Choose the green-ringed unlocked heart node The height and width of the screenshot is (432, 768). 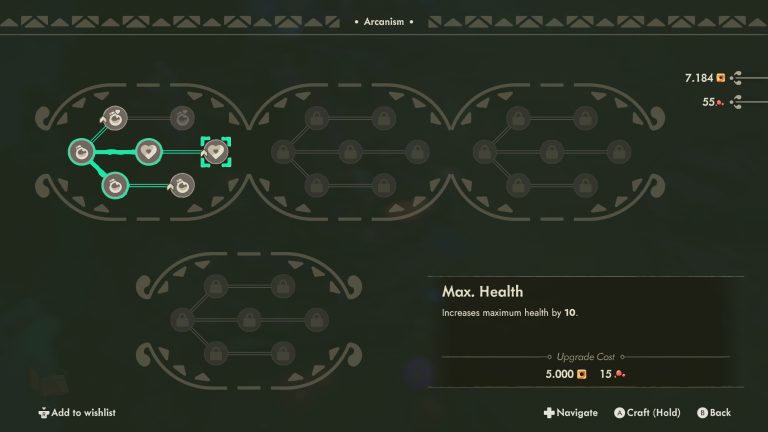tap(148, 152)
